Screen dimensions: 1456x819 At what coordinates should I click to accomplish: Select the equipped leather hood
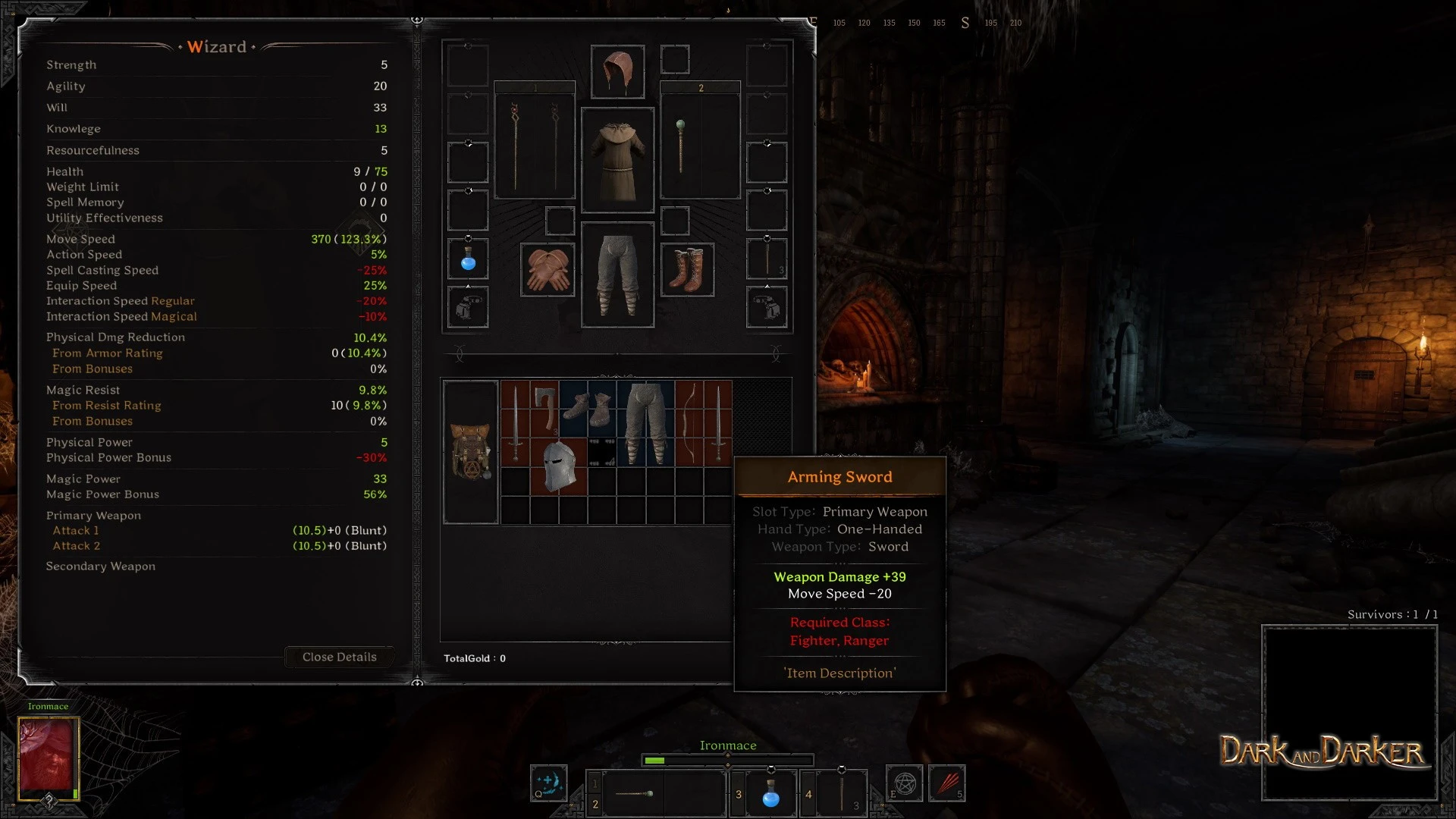[x=617, y=71]
